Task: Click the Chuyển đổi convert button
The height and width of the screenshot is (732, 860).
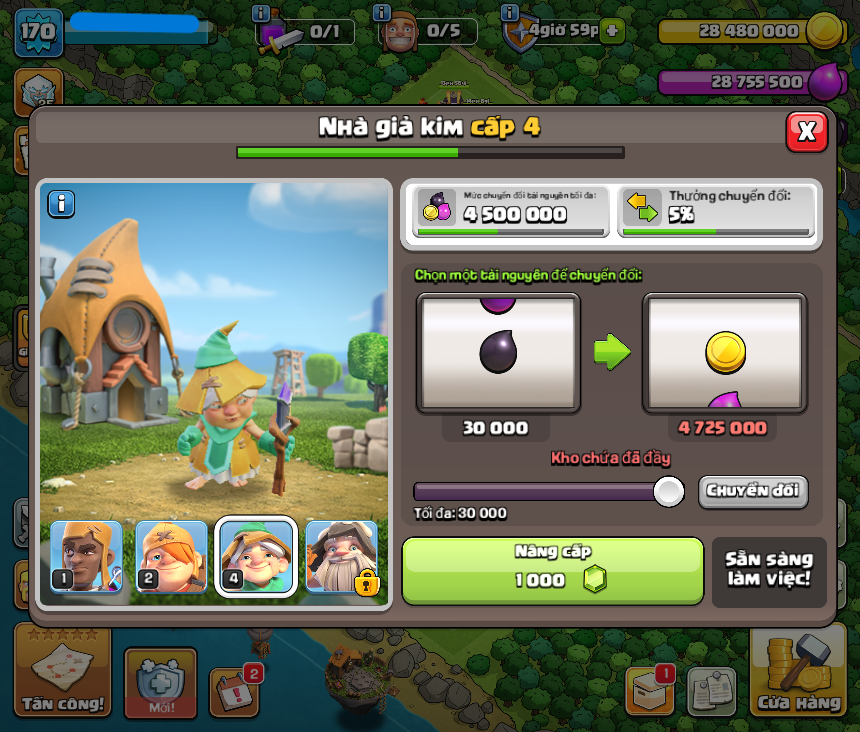Action: pos(752,491)
